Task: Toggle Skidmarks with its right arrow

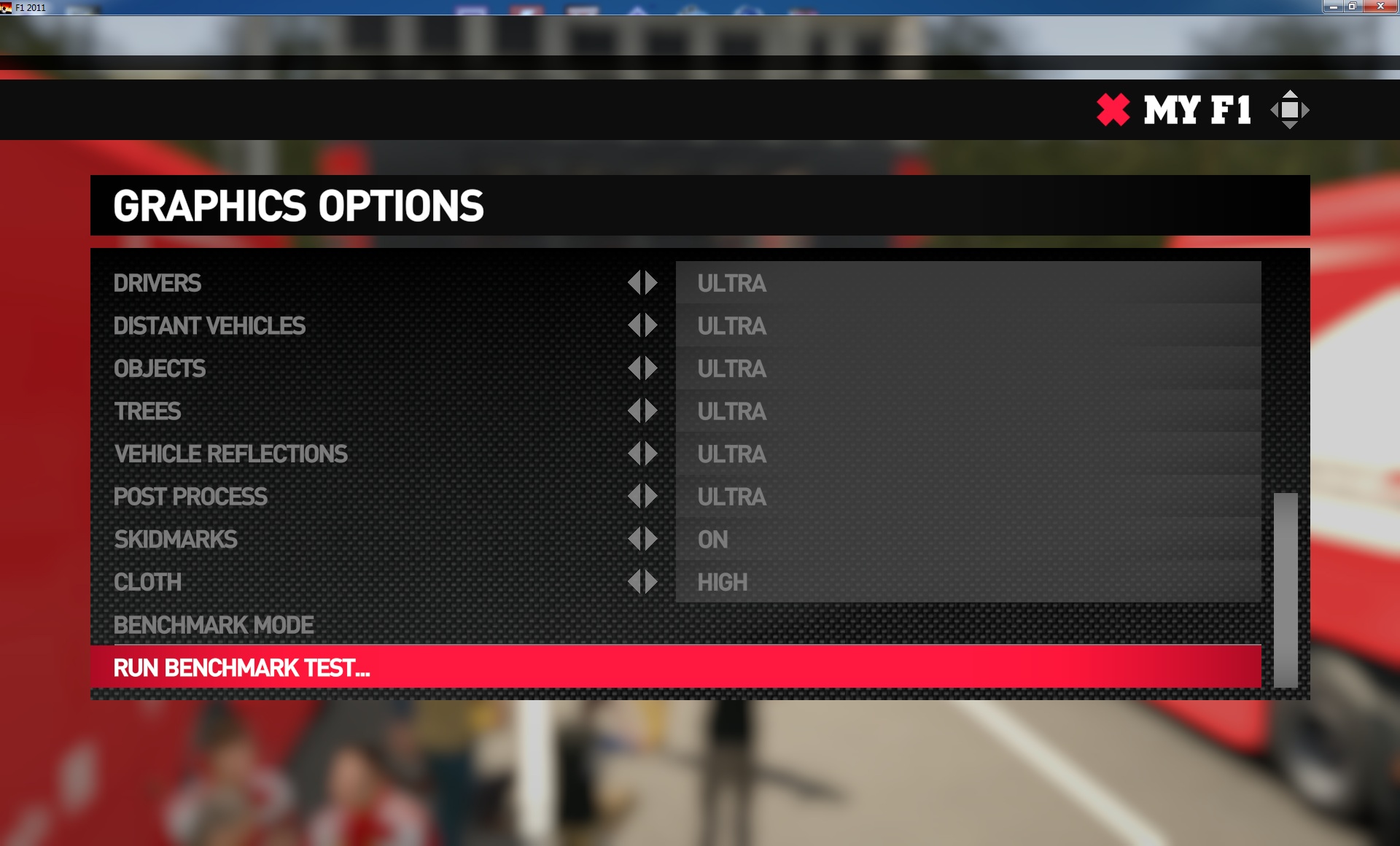Action: (x=651, y=539)
